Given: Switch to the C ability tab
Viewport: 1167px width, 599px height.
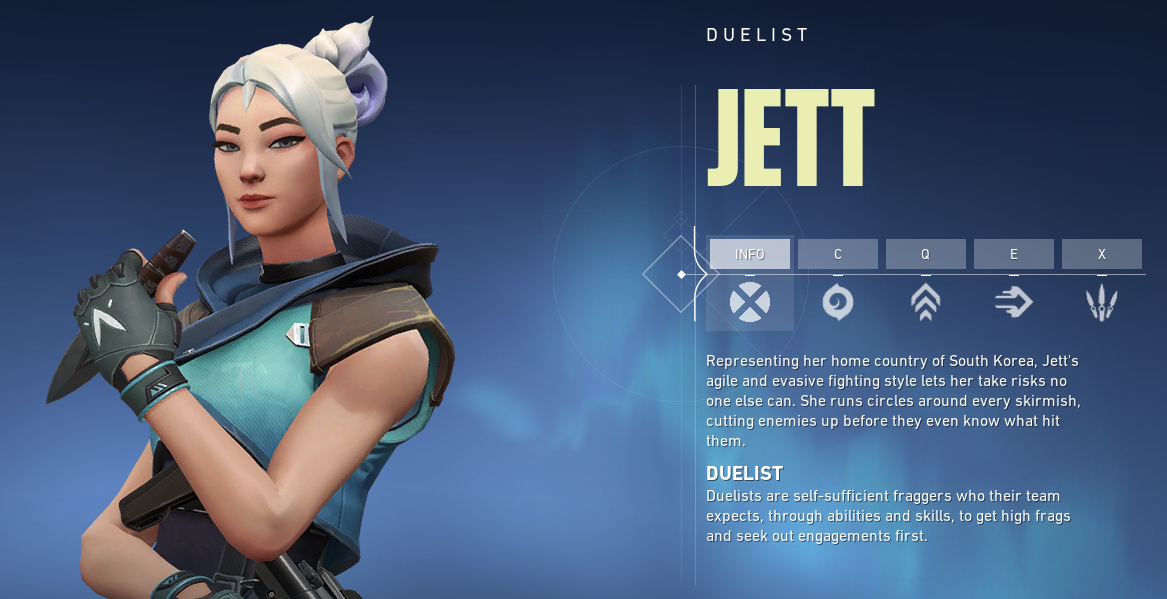Looking at the screenshot, I should (x=837, y=254).
